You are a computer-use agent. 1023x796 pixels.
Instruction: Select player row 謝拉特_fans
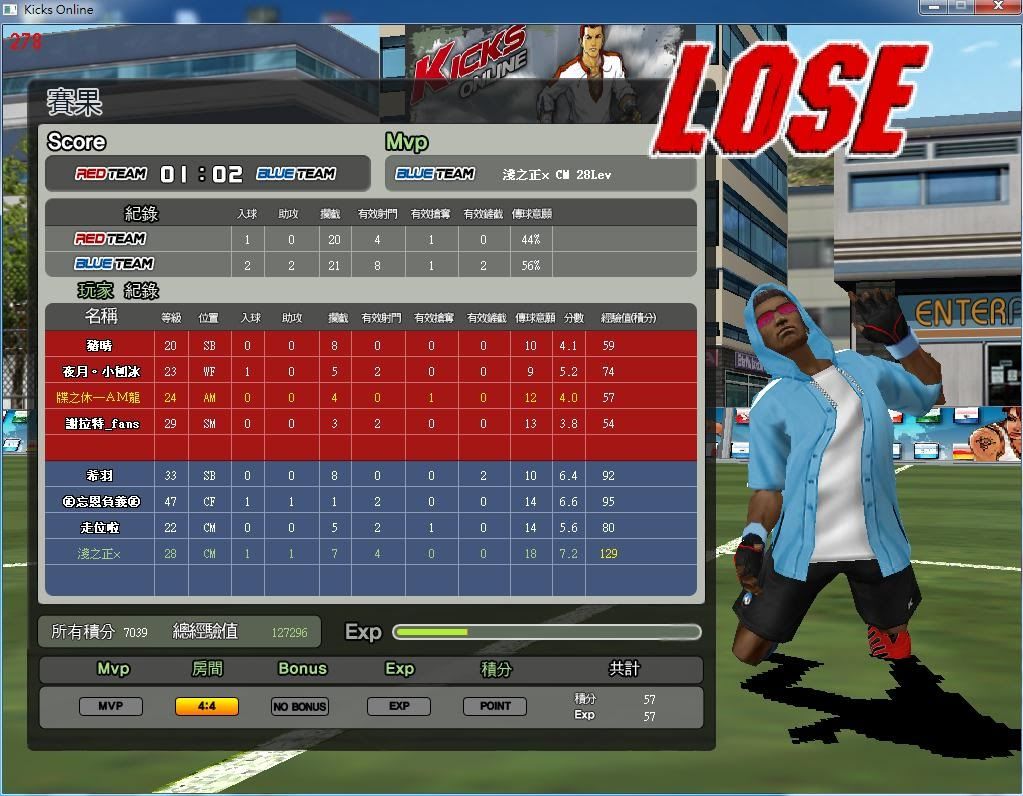click(100, 424)
